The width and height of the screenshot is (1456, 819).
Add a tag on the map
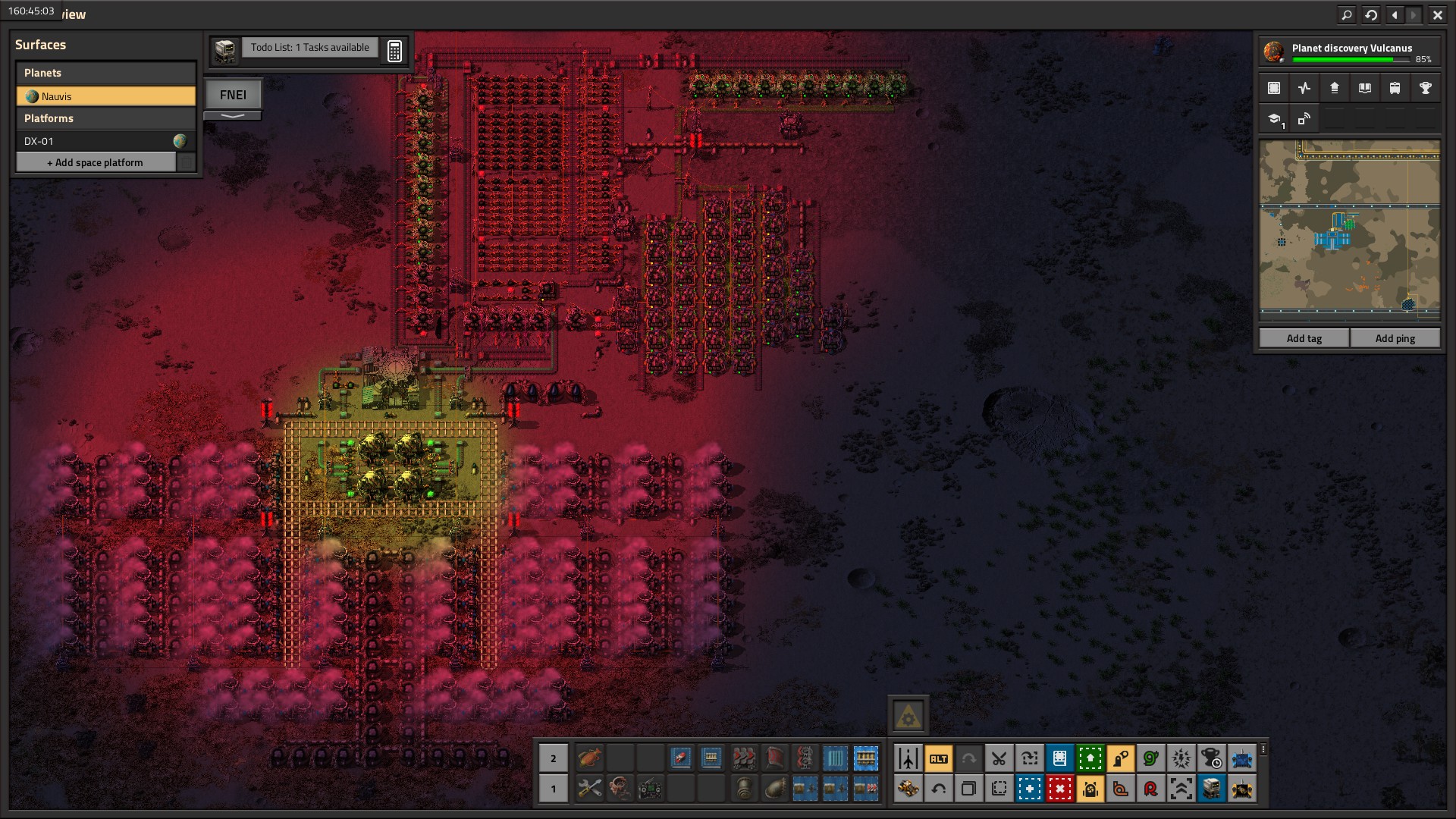[1304, 338]
